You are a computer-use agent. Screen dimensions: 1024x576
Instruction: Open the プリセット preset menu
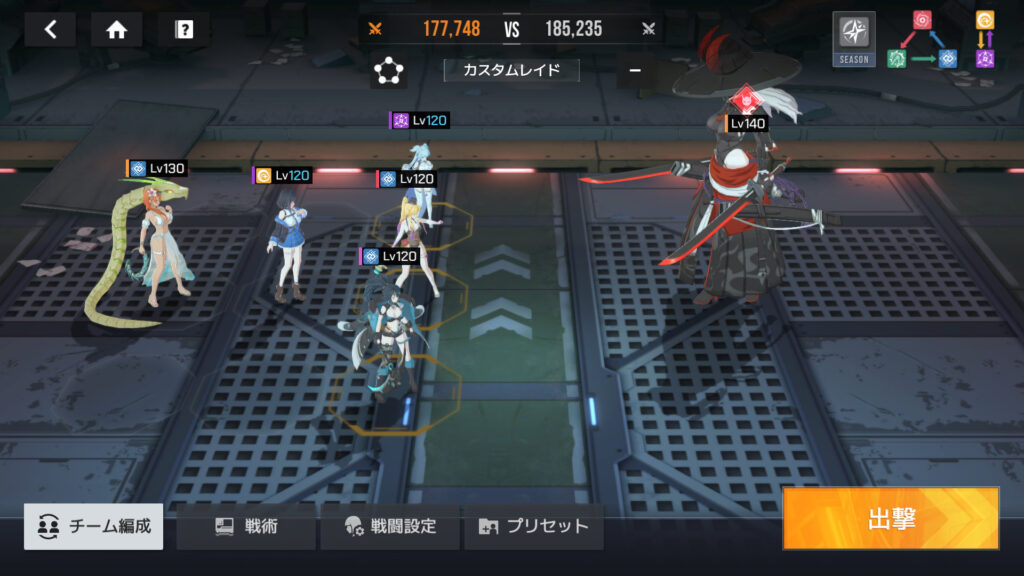pyautogui.click(x=533, y=526)
